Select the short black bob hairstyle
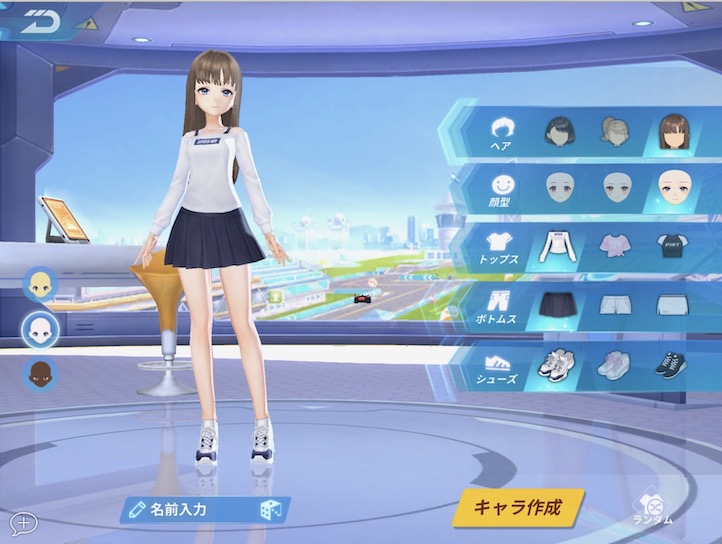Image resolution: width=722 pixels, height=544 pixels. [558, 132]
